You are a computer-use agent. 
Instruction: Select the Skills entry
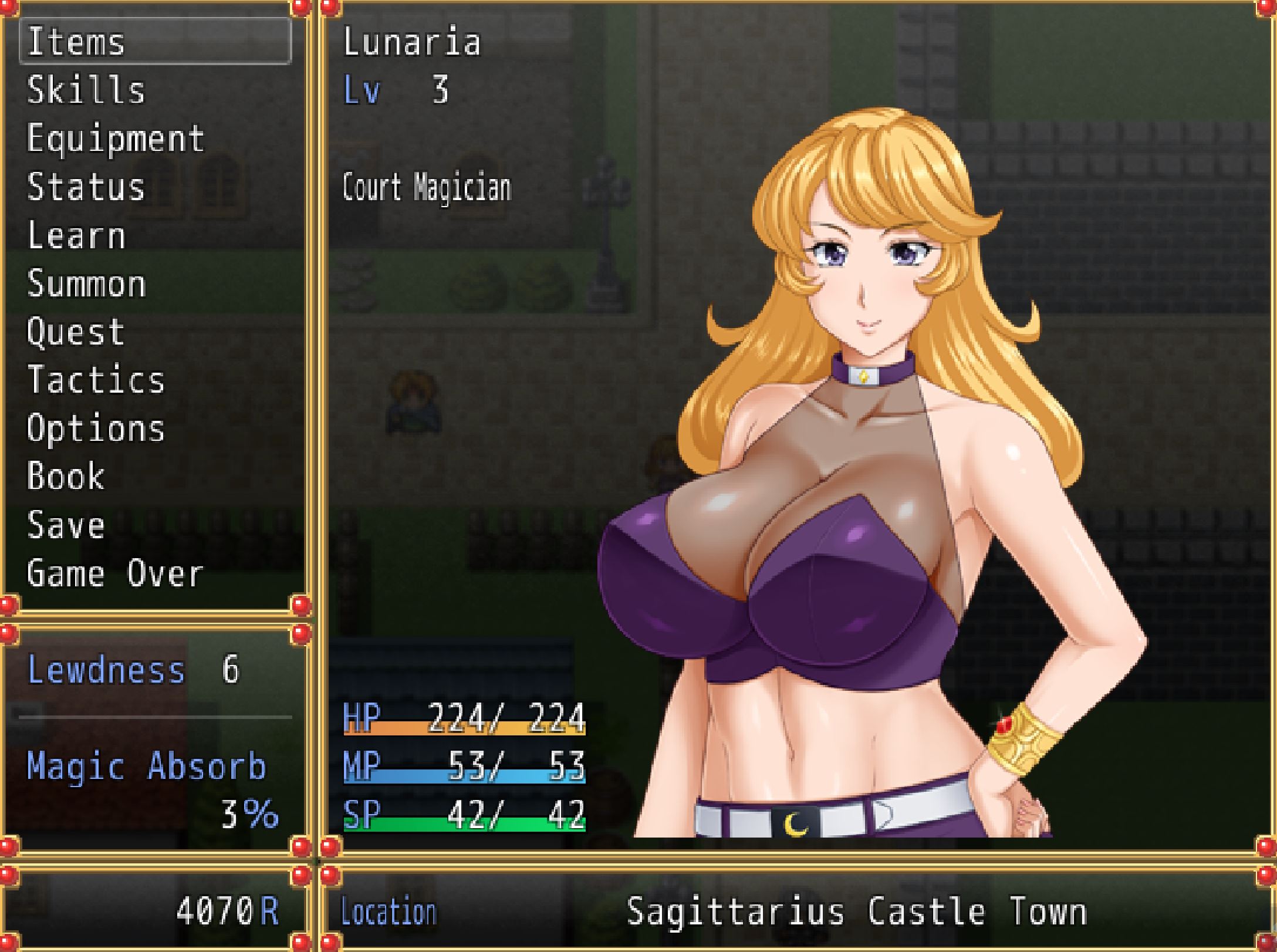pyautogui.click(x=87, y=90)
